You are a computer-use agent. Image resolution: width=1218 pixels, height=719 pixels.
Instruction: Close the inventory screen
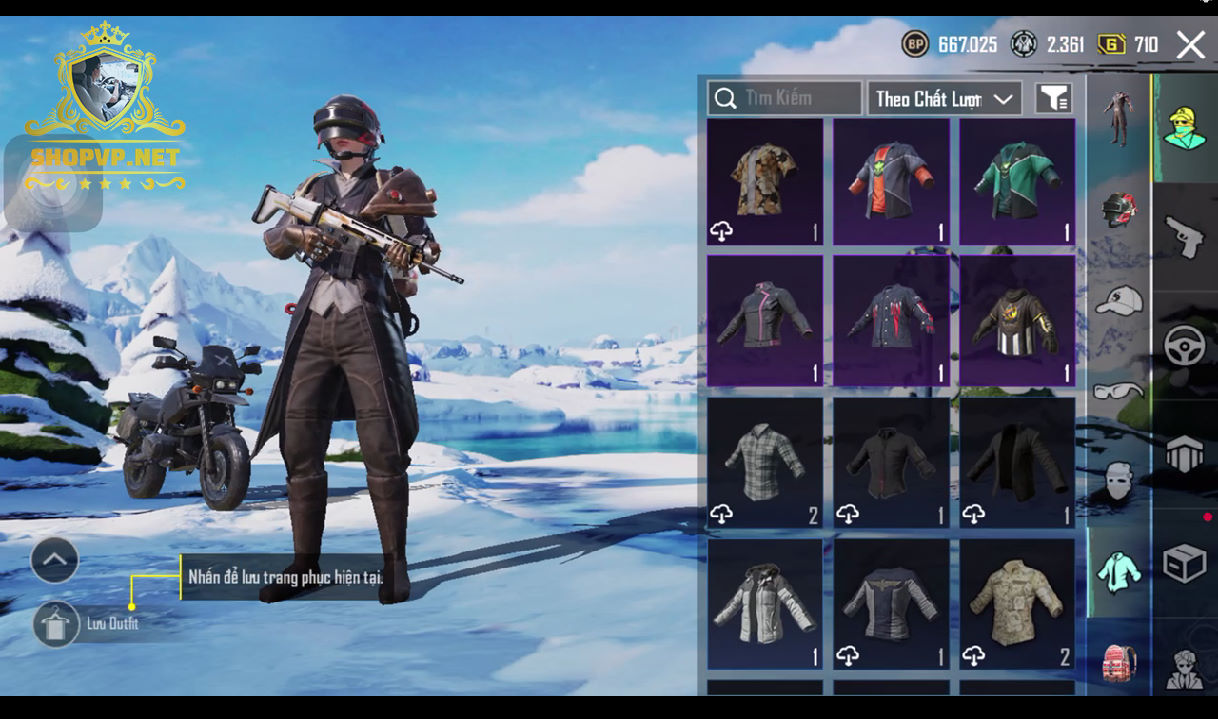[1190, 45]
